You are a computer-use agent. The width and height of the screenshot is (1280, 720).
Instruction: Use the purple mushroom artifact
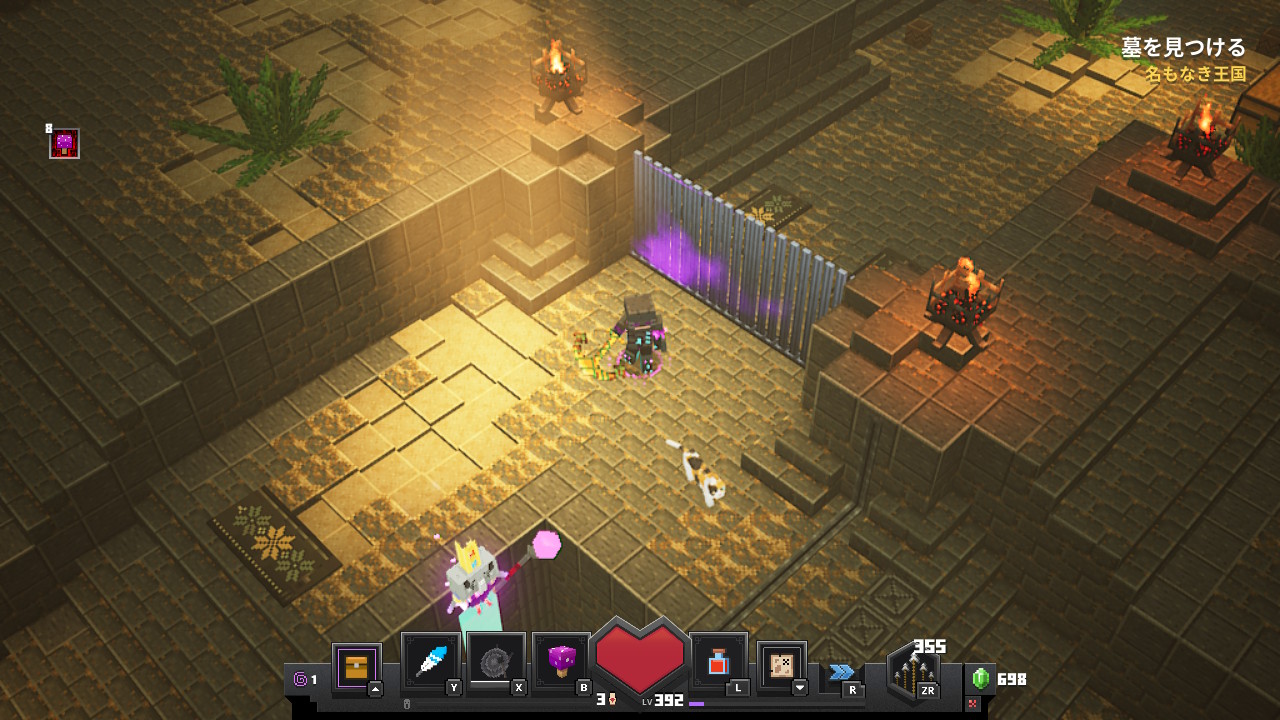click(x=561, y=662)
